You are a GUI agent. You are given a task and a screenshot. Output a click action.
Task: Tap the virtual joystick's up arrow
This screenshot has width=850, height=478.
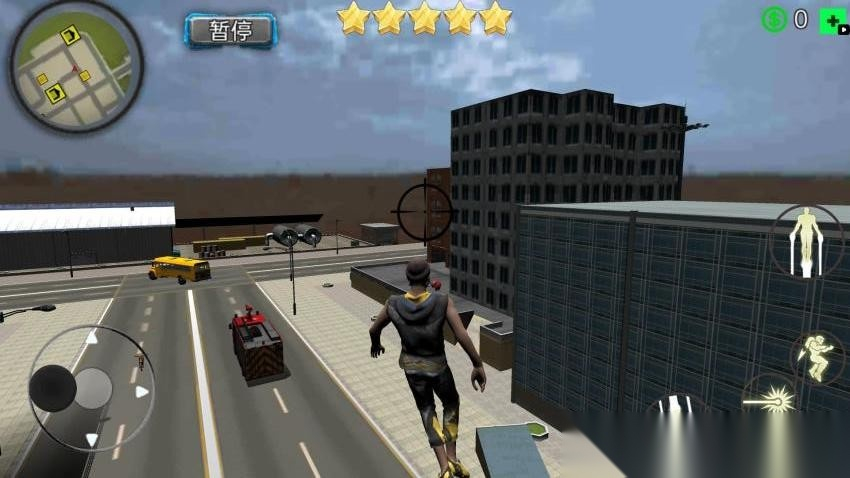92,337
